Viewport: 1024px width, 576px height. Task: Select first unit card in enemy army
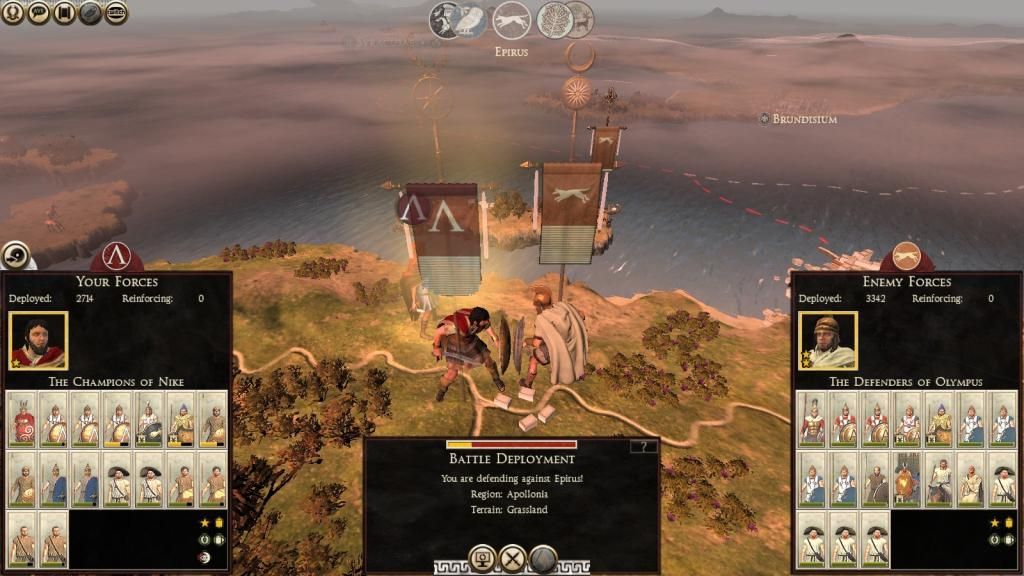click(x=811, y=418)
